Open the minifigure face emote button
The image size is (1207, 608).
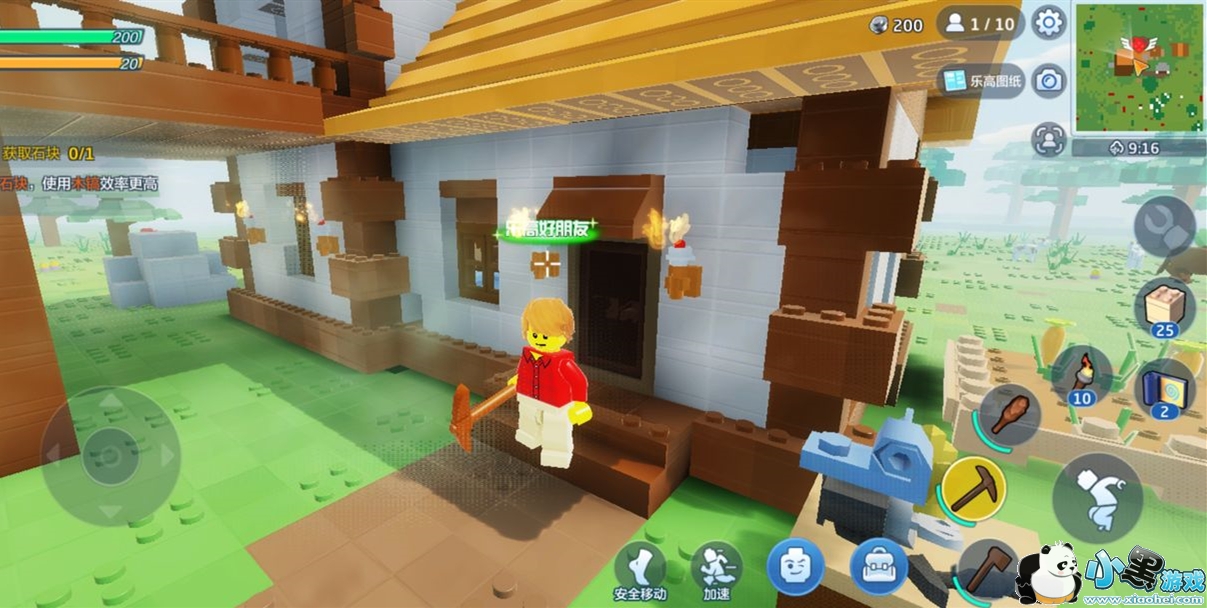795,567
